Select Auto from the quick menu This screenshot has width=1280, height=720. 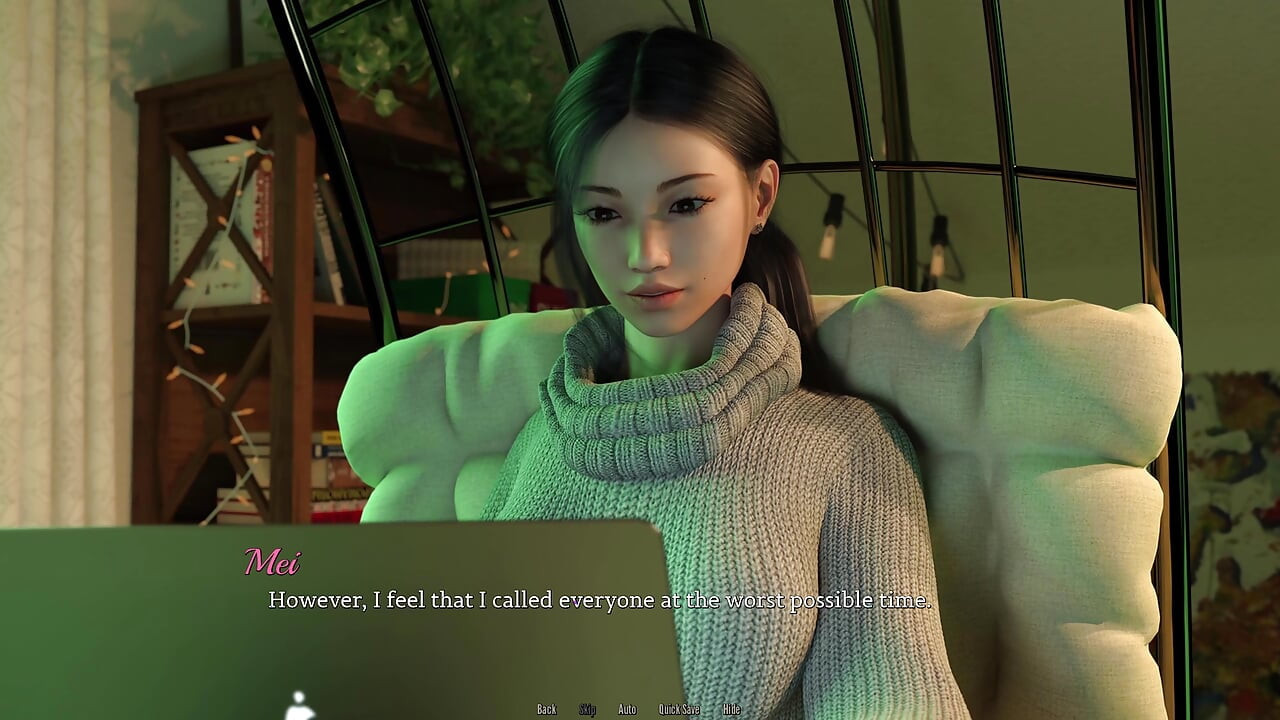pyautogui.click(x=626, y=709)
